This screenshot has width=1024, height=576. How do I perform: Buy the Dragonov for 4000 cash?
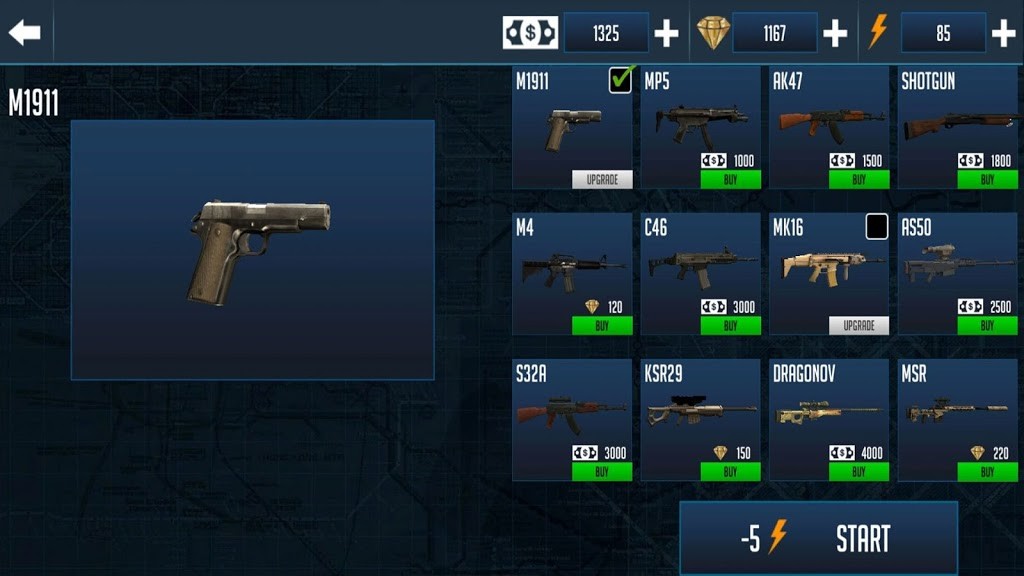[x=859, y=472]
